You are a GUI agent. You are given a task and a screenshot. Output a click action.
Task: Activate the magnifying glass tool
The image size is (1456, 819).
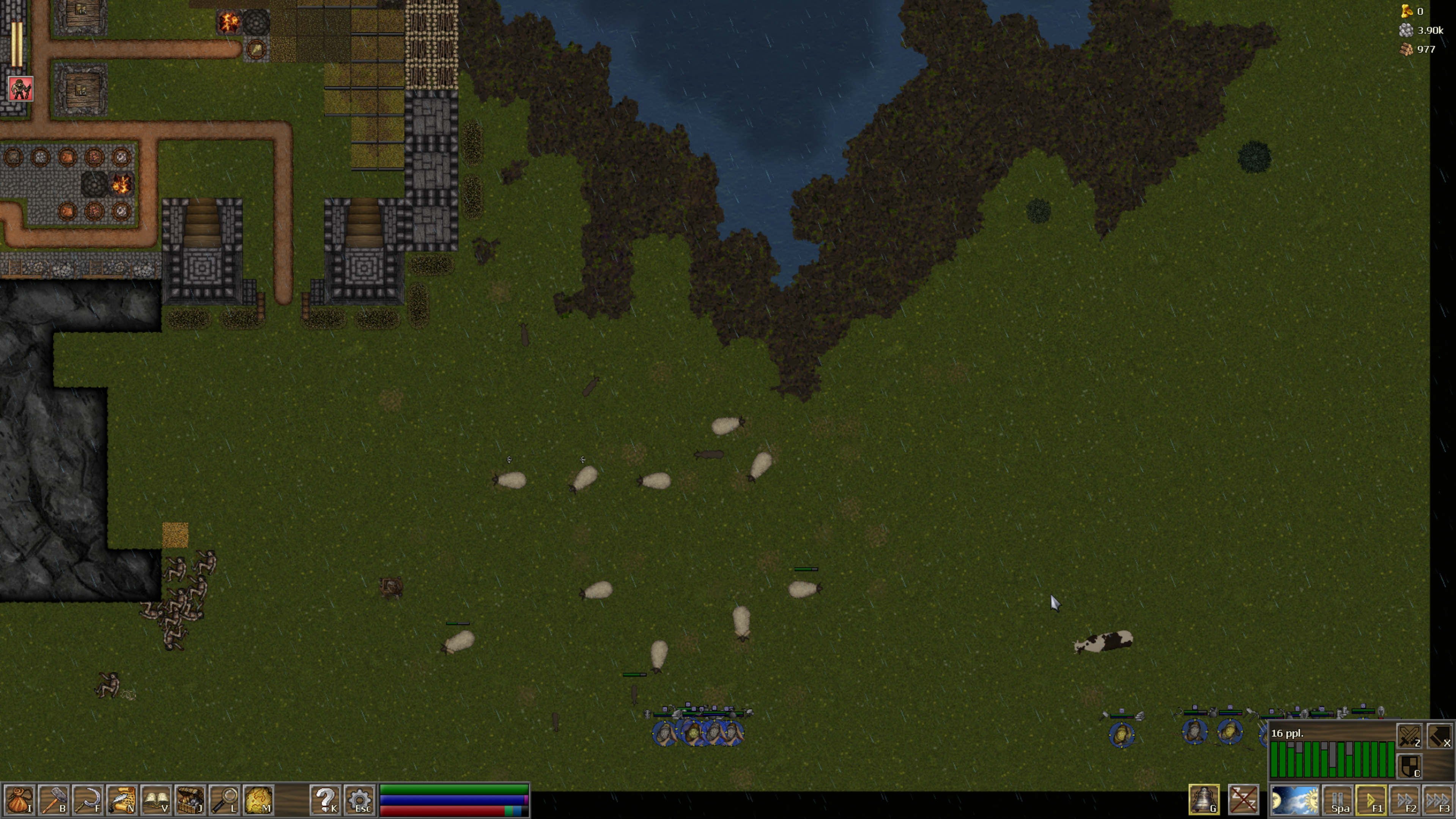point(224,800)
